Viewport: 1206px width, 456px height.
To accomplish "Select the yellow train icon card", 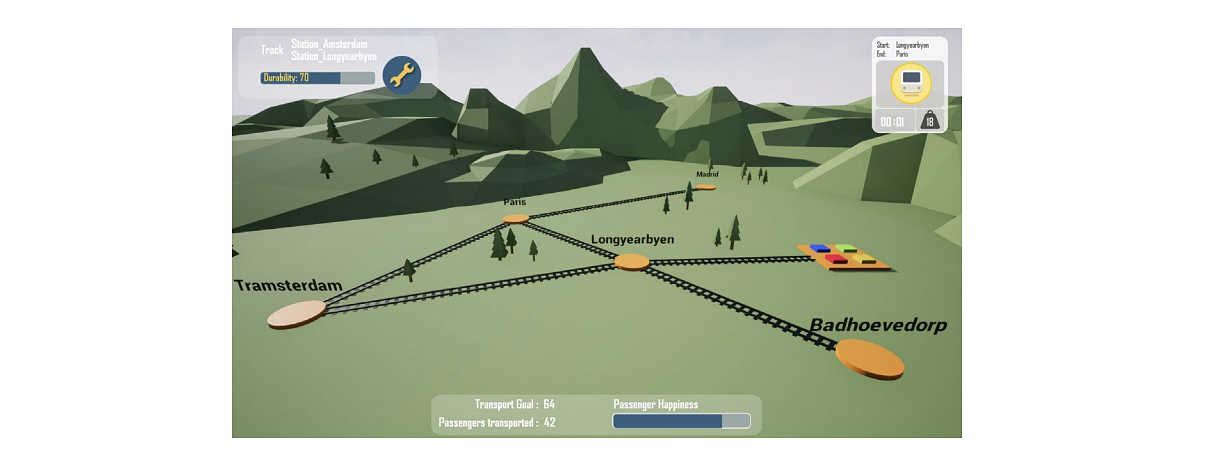I will click(910, 84).
